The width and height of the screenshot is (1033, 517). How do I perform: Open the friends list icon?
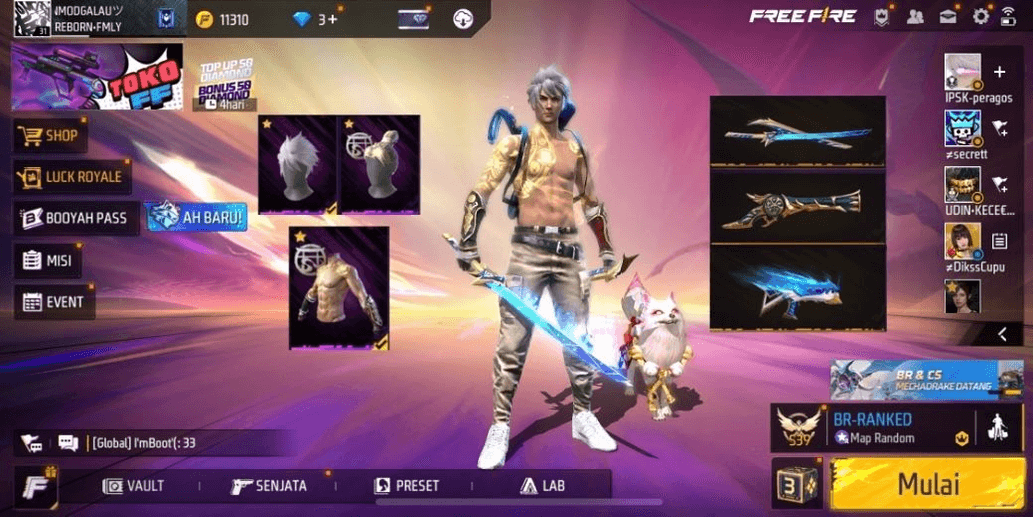915,16
